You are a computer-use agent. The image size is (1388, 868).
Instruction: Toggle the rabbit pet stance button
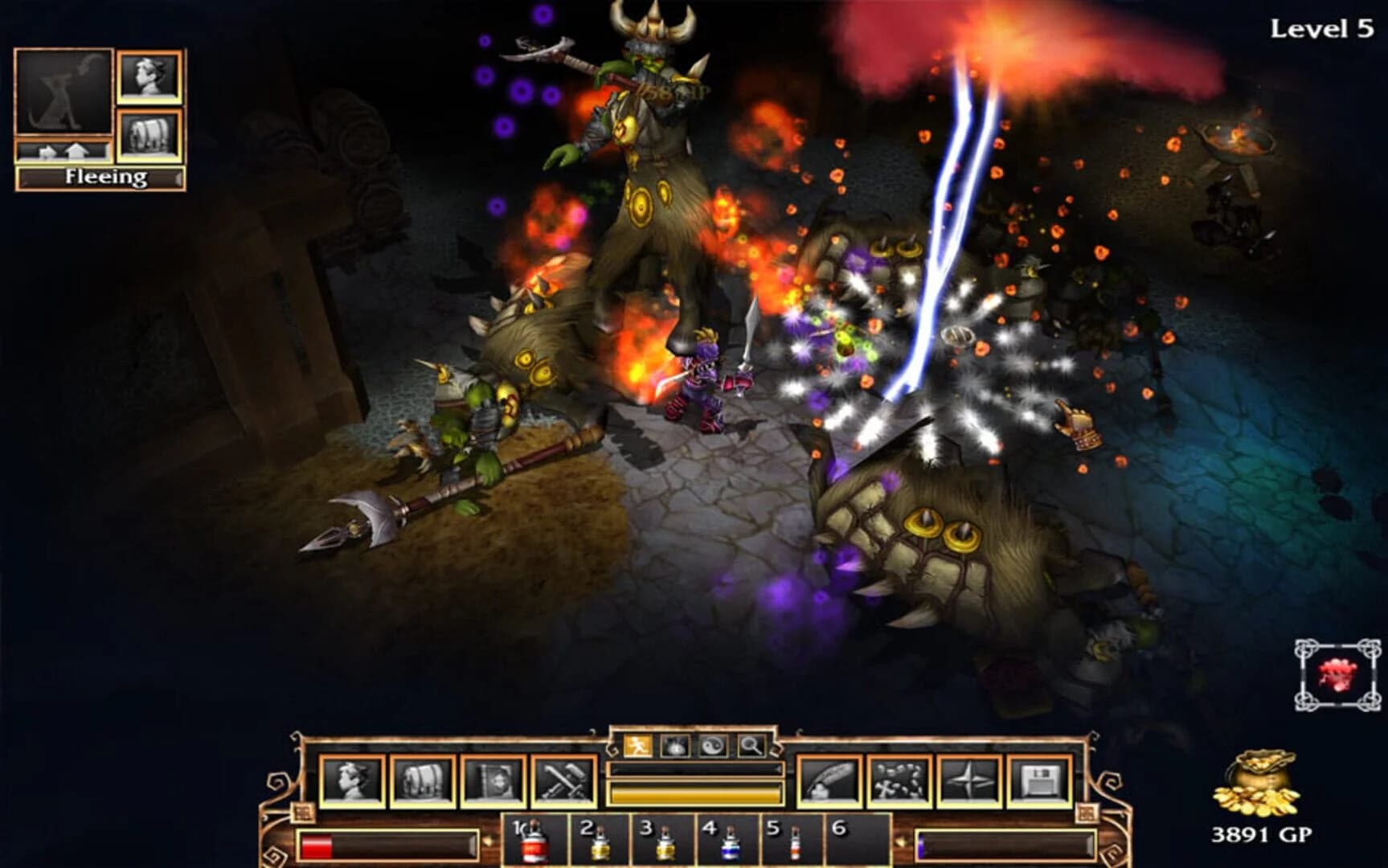tap(675, 744)
